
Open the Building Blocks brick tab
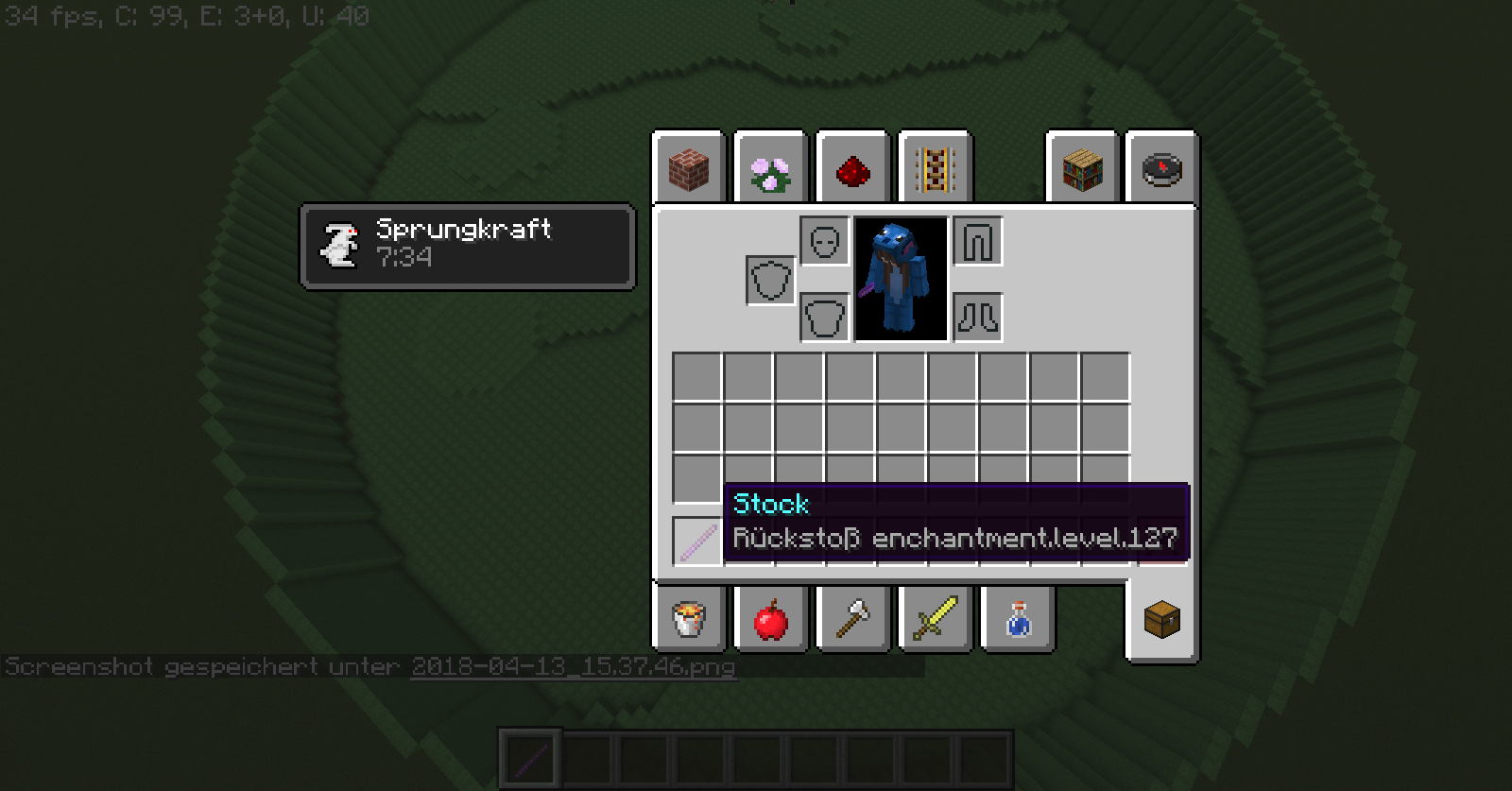click(x=689, y=170)
